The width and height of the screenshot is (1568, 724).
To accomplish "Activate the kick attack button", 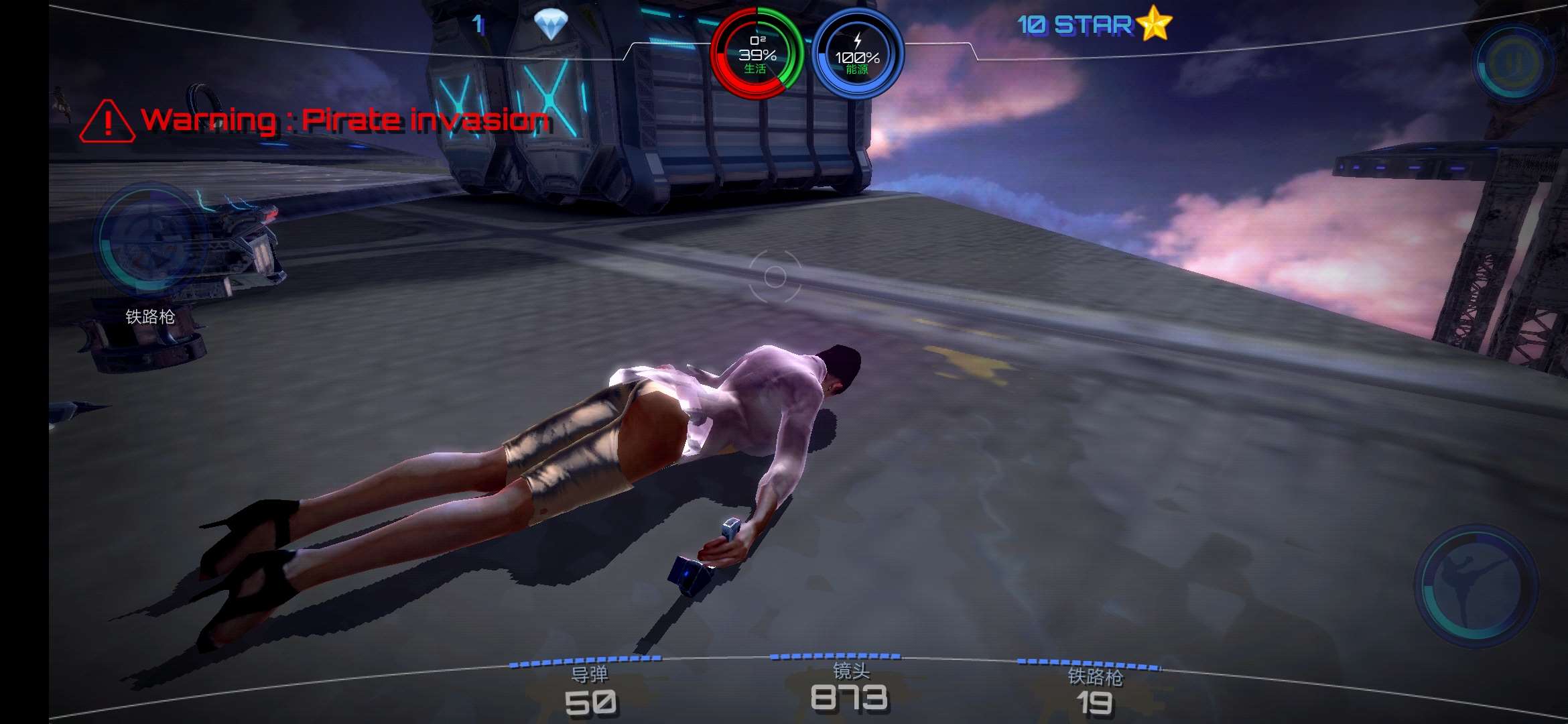I will coord(1475,585).
